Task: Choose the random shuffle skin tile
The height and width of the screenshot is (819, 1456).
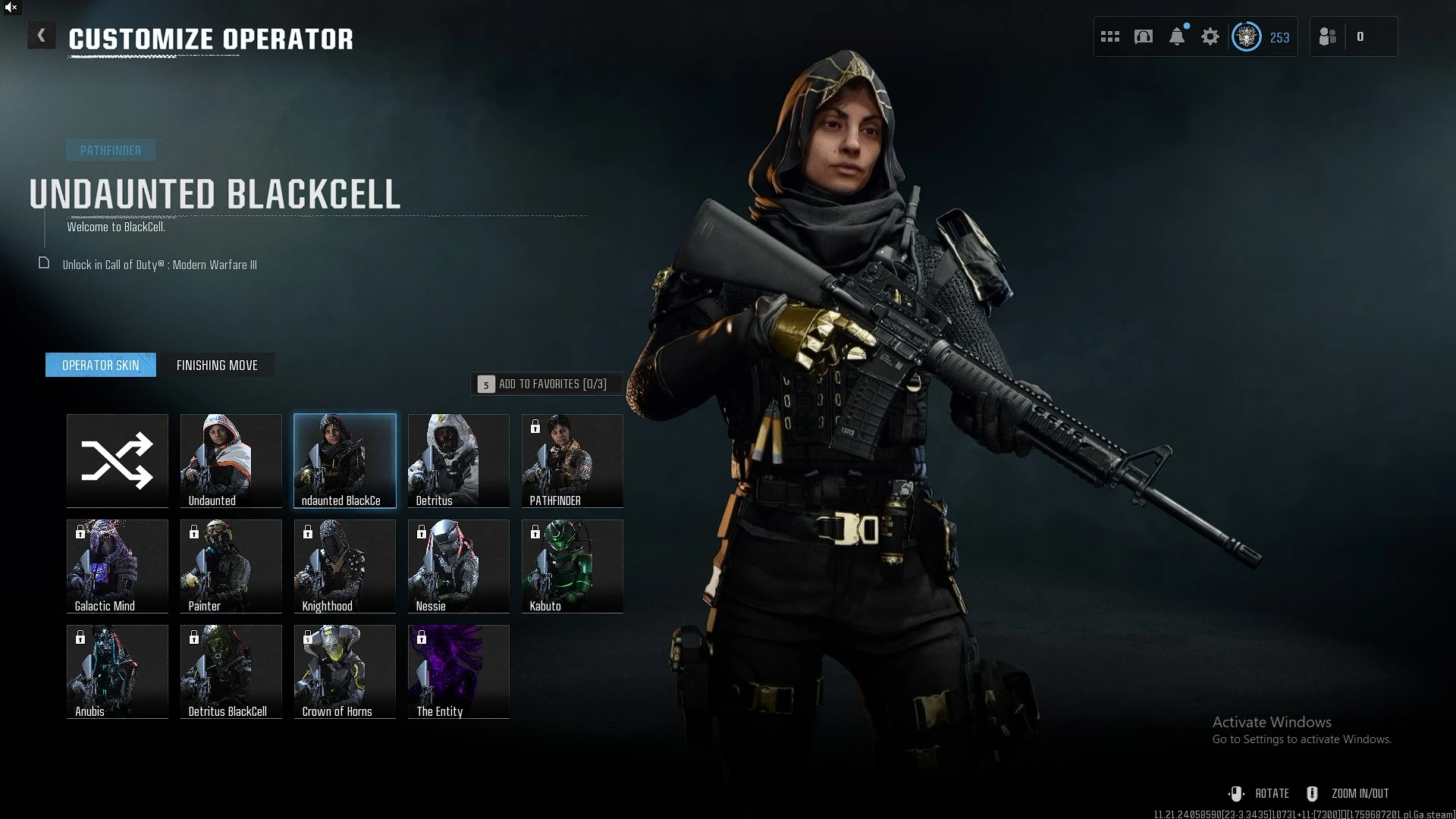Action: pos(118,460)
